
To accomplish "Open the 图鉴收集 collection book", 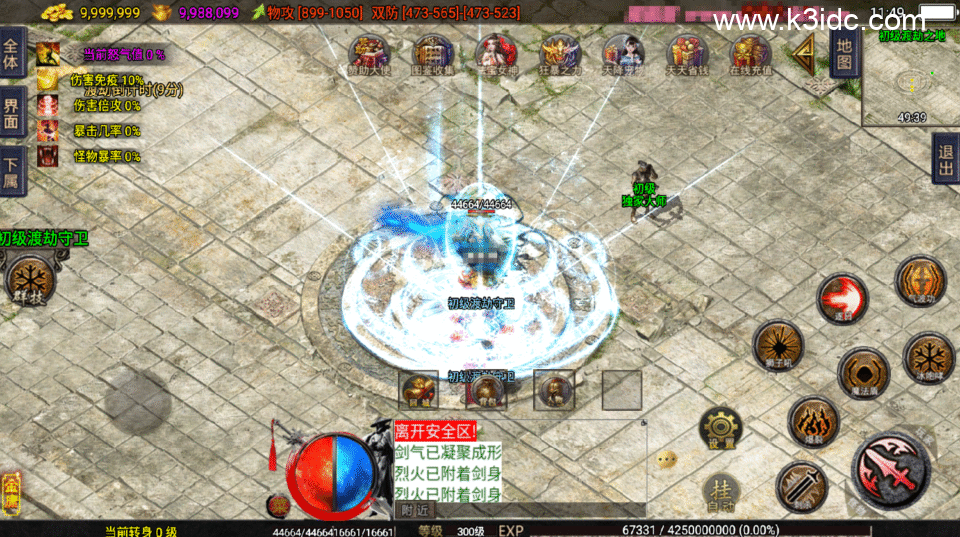I will (x=433, y=54).
